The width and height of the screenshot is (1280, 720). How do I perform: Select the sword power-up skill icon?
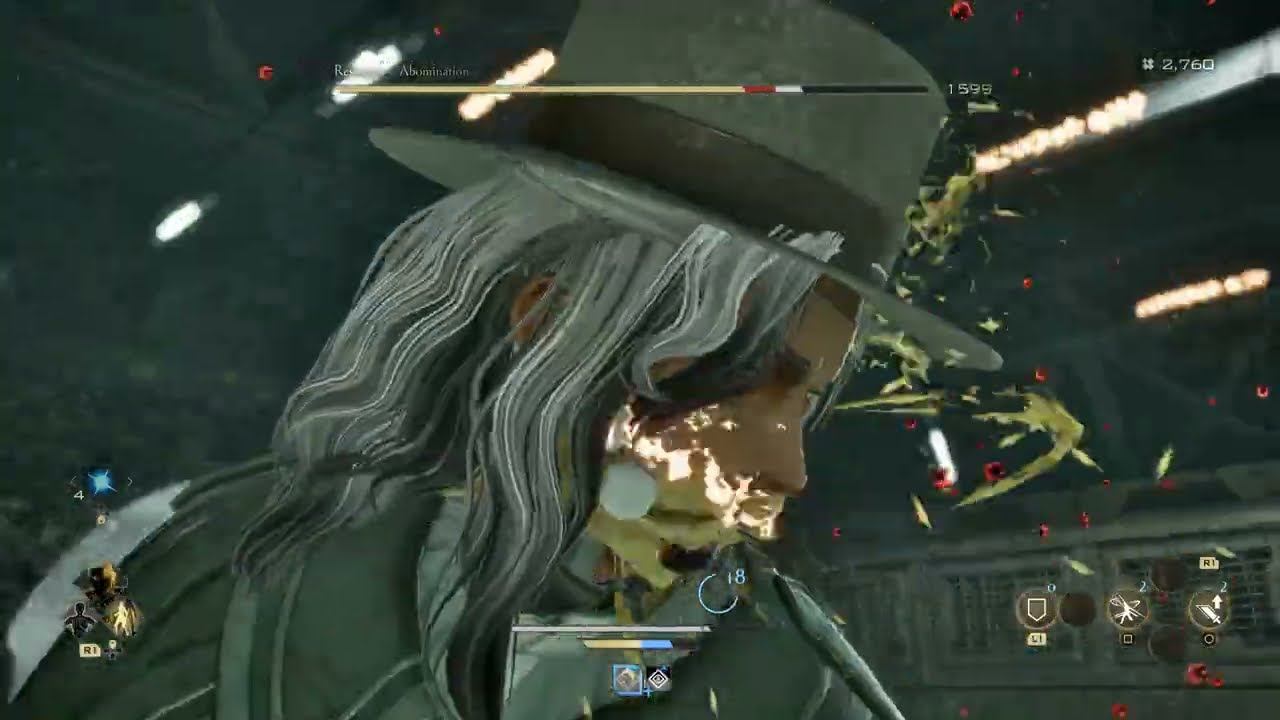coord(1209,609)
